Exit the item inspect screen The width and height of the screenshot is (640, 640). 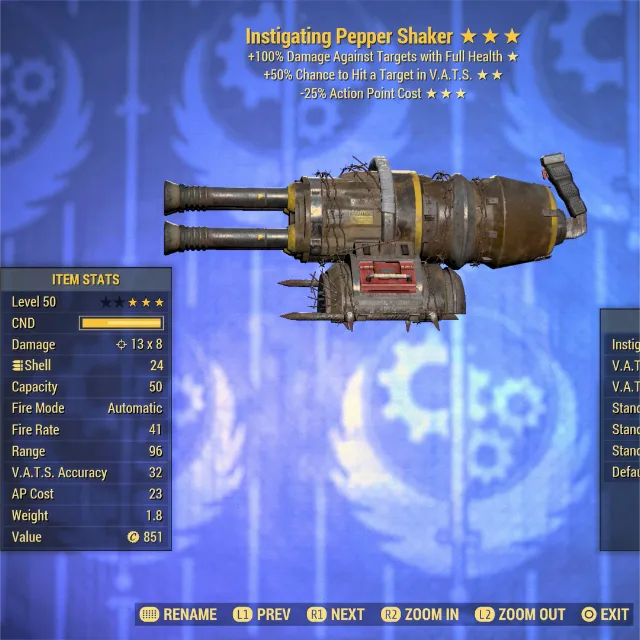pyautogui.click(x=605, y=614)
